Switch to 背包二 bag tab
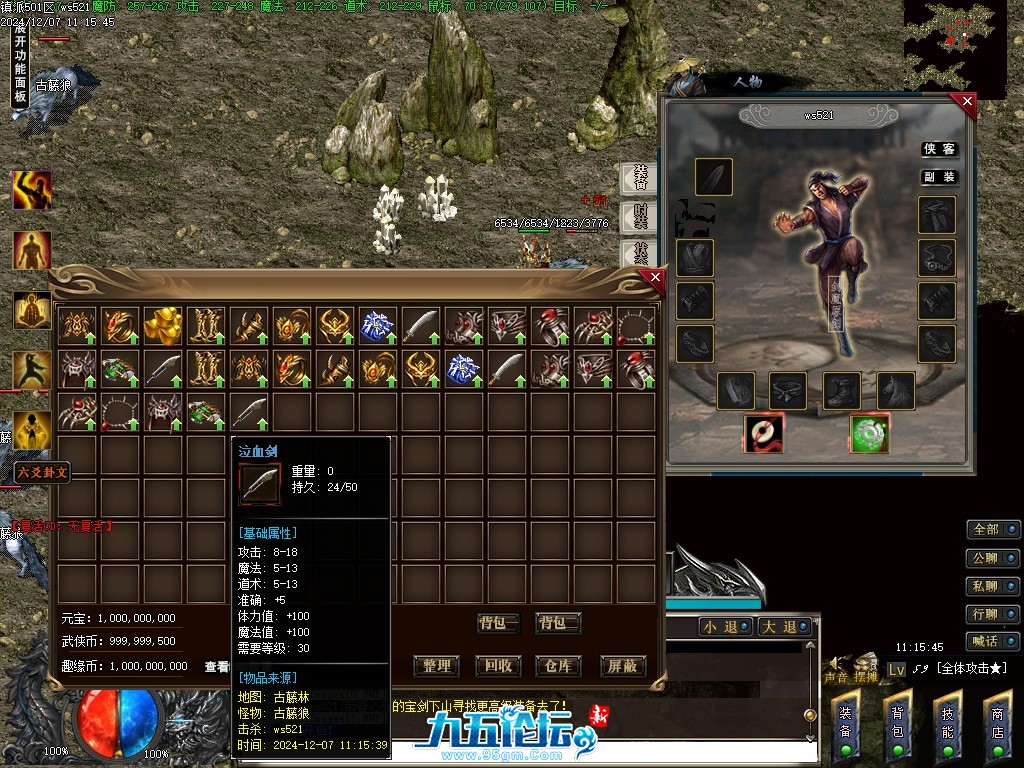1024x768 pixels. [x=558, y=623]
